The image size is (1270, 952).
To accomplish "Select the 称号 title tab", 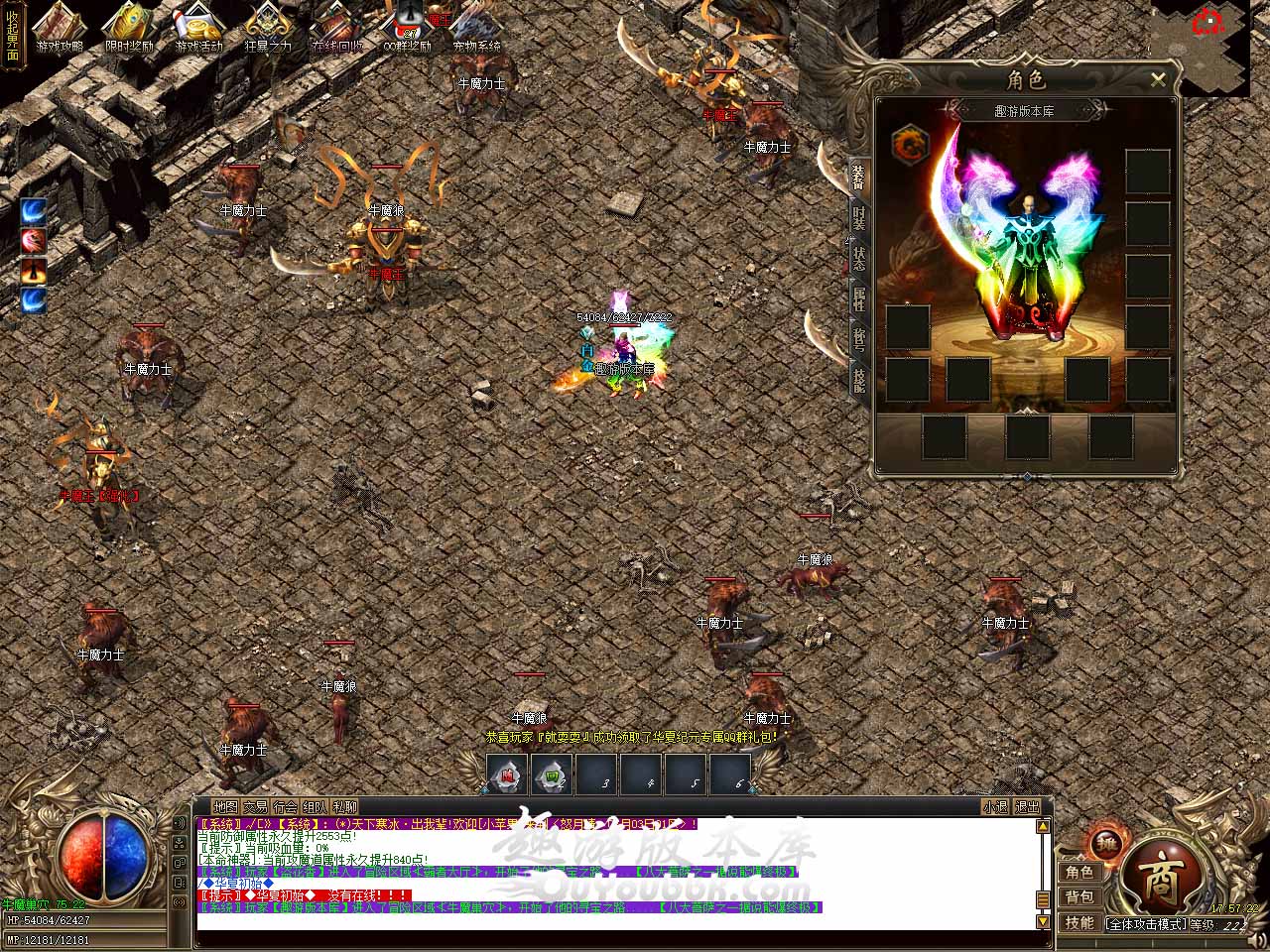I will click(859, 339).
